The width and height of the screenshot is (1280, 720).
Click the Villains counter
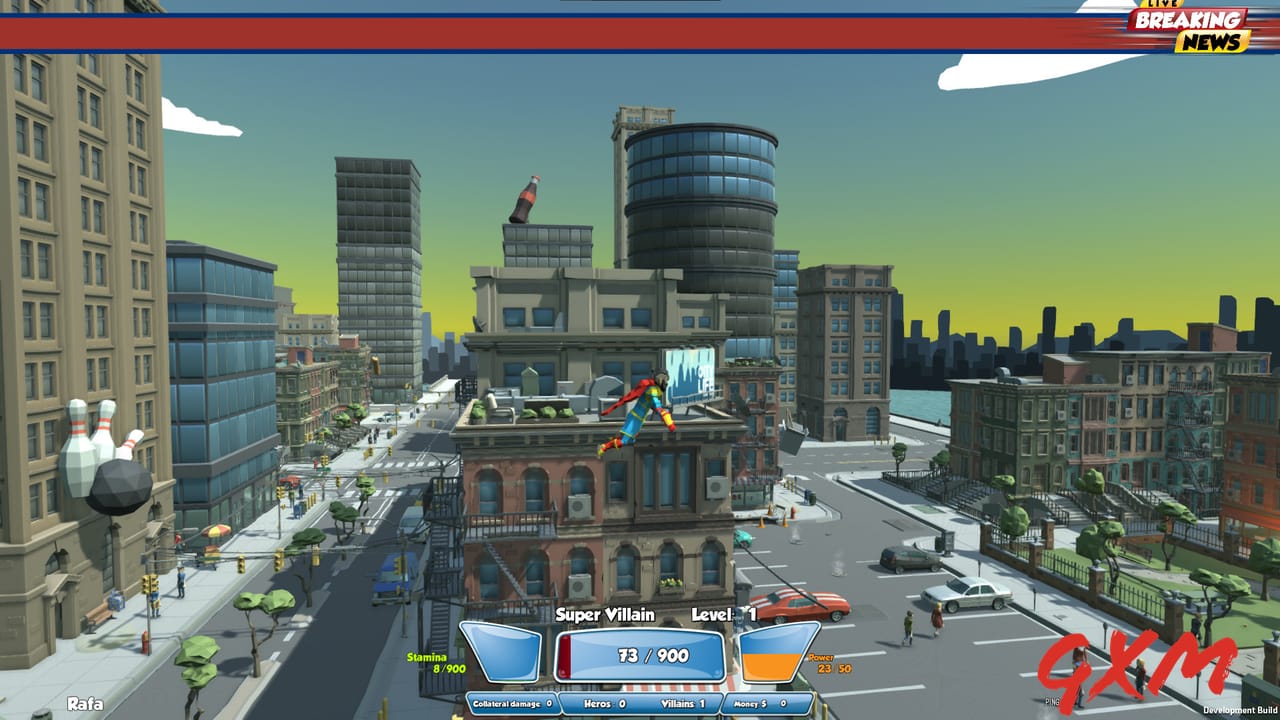click(683, 701)
